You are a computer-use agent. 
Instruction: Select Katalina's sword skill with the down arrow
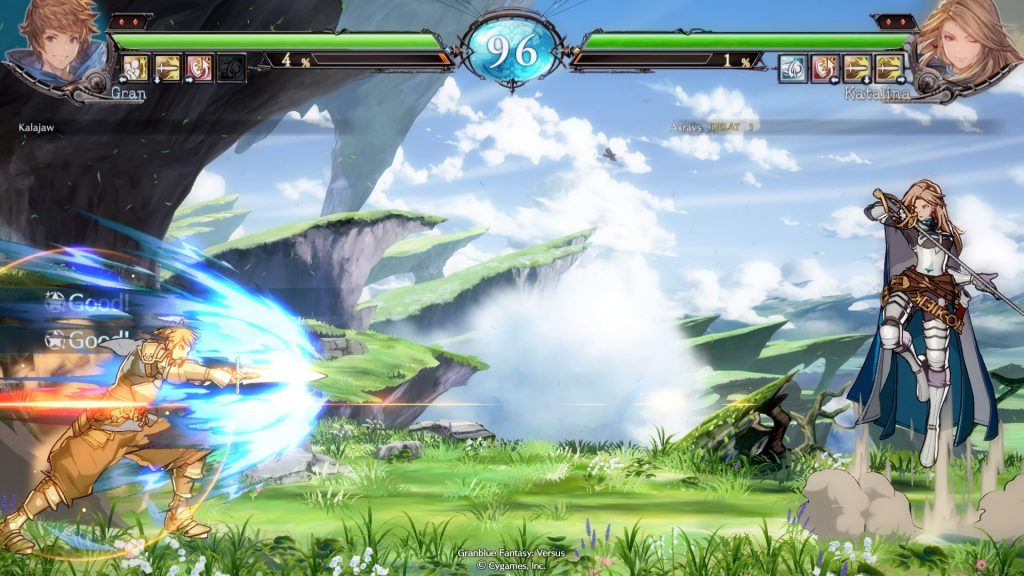click(857, 68)
